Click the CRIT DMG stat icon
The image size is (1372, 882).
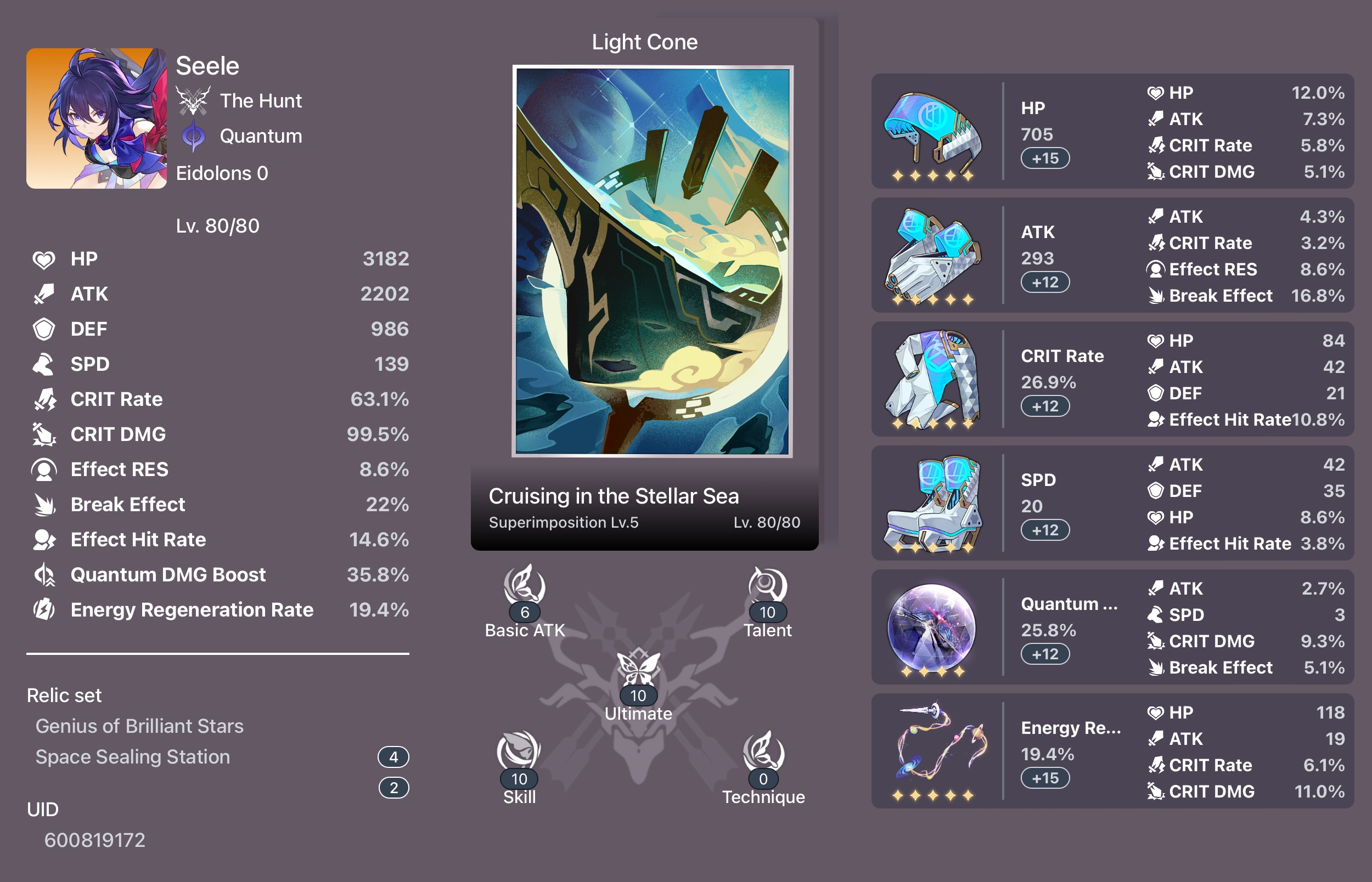(x=44, y=434)
